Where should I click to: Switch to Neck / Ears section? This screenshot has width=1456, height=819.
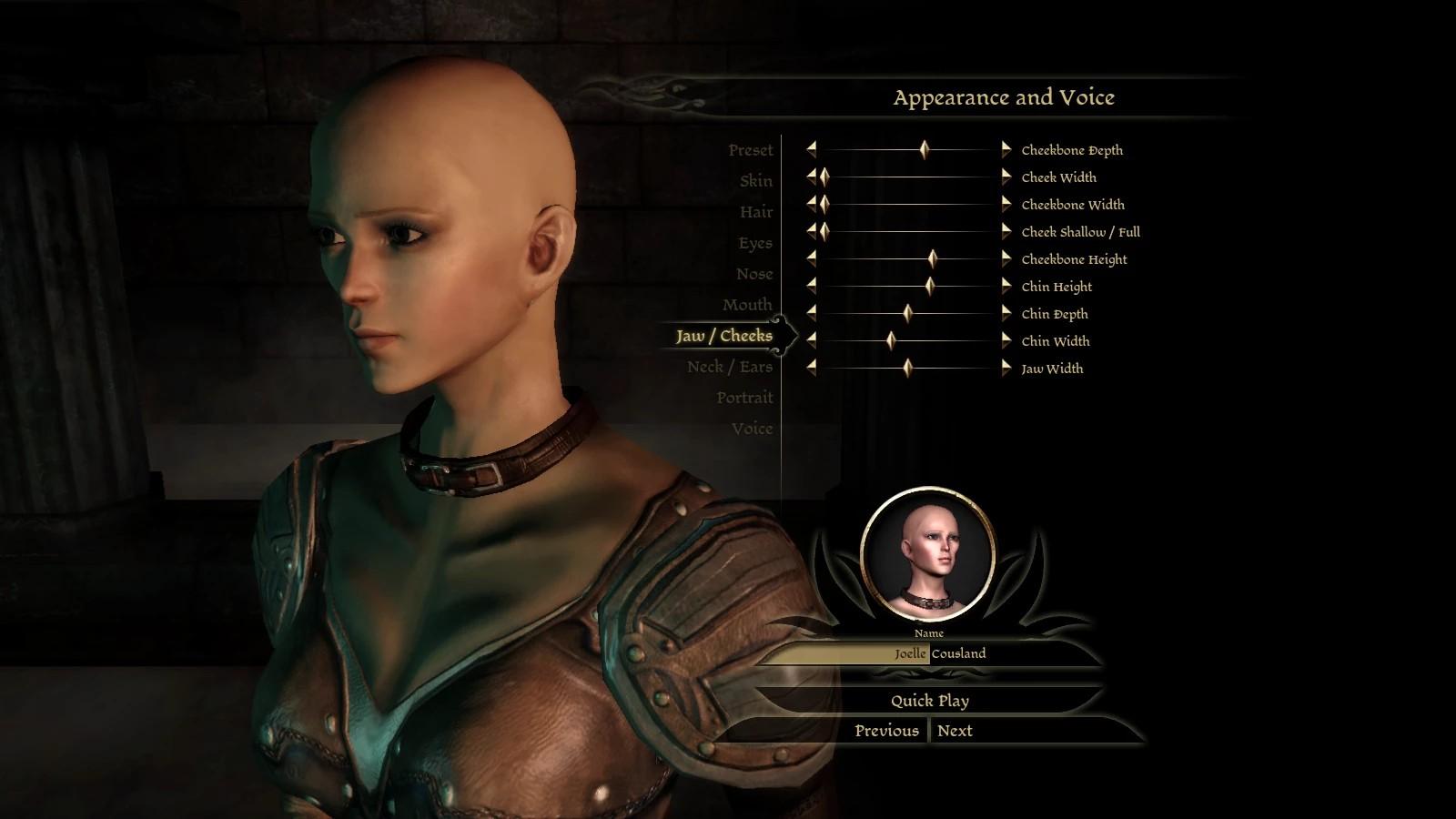click(729, 367)
